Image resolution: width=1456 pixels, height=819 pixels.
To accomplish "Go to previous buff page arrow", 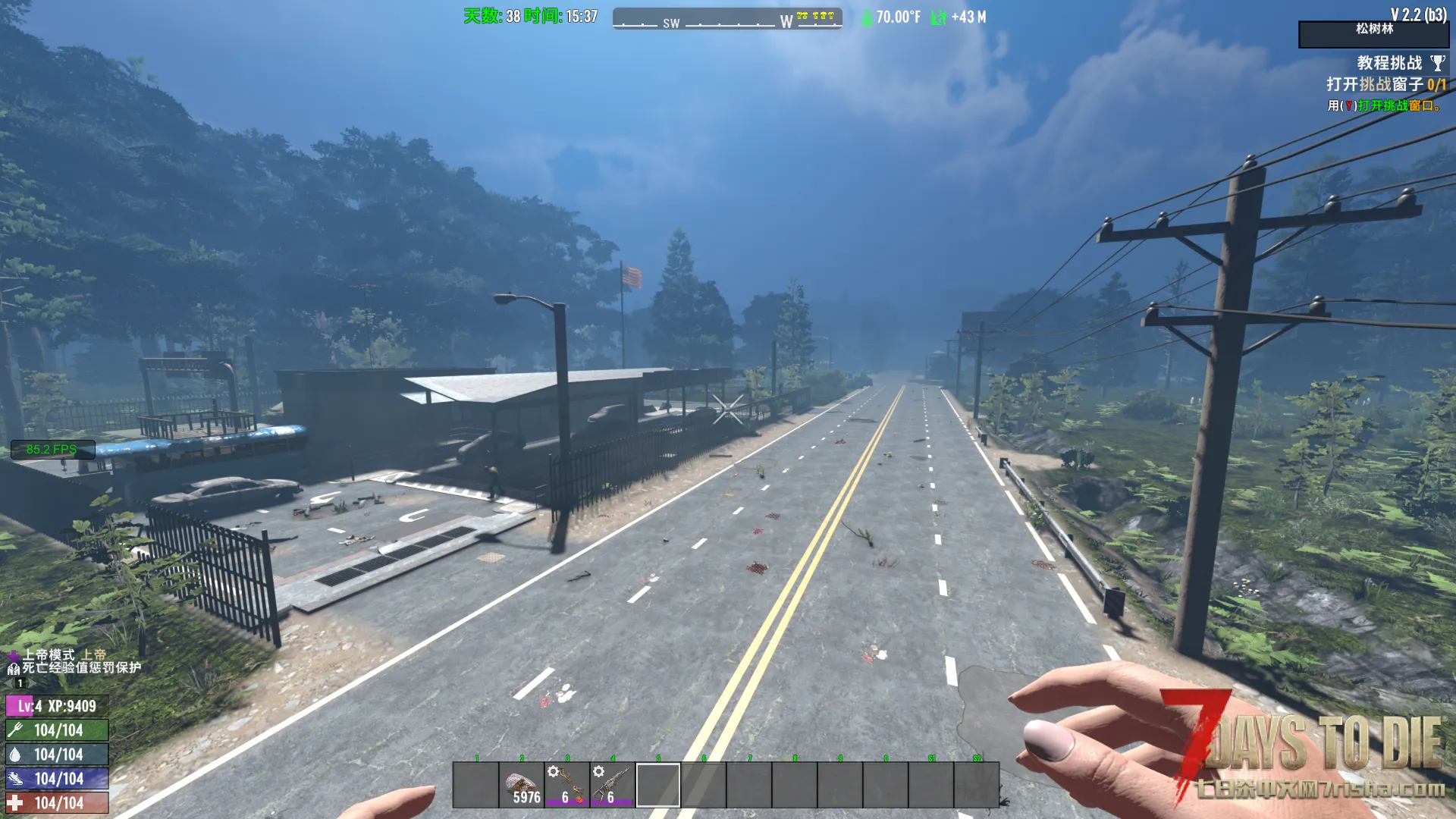I will [x=9, y=683].
